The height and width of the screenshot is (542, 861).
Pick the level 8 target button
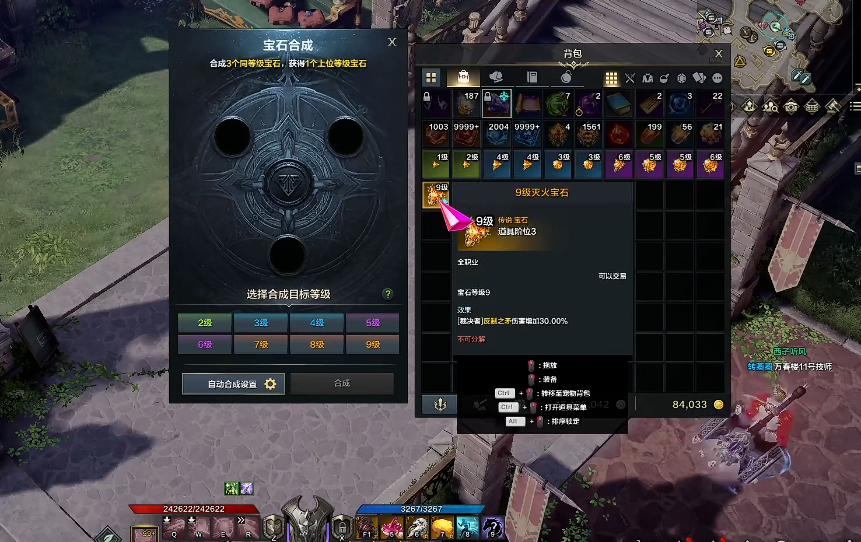pyautogui.click(x=317, y=344)
